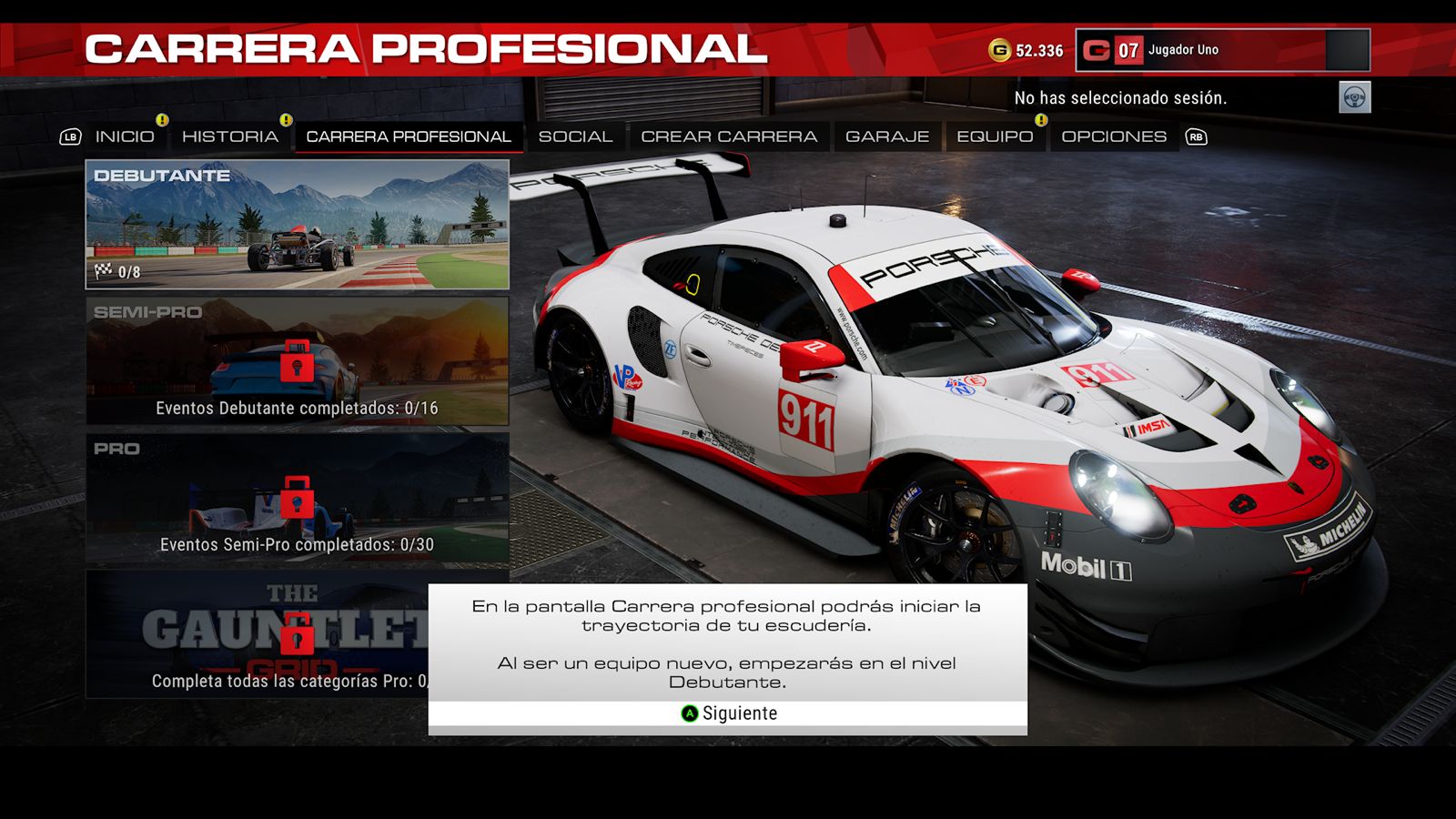Viewport: 1456px width, 819px height.
Task: Click the steering wheel session icon
Action: (1354, 97)
